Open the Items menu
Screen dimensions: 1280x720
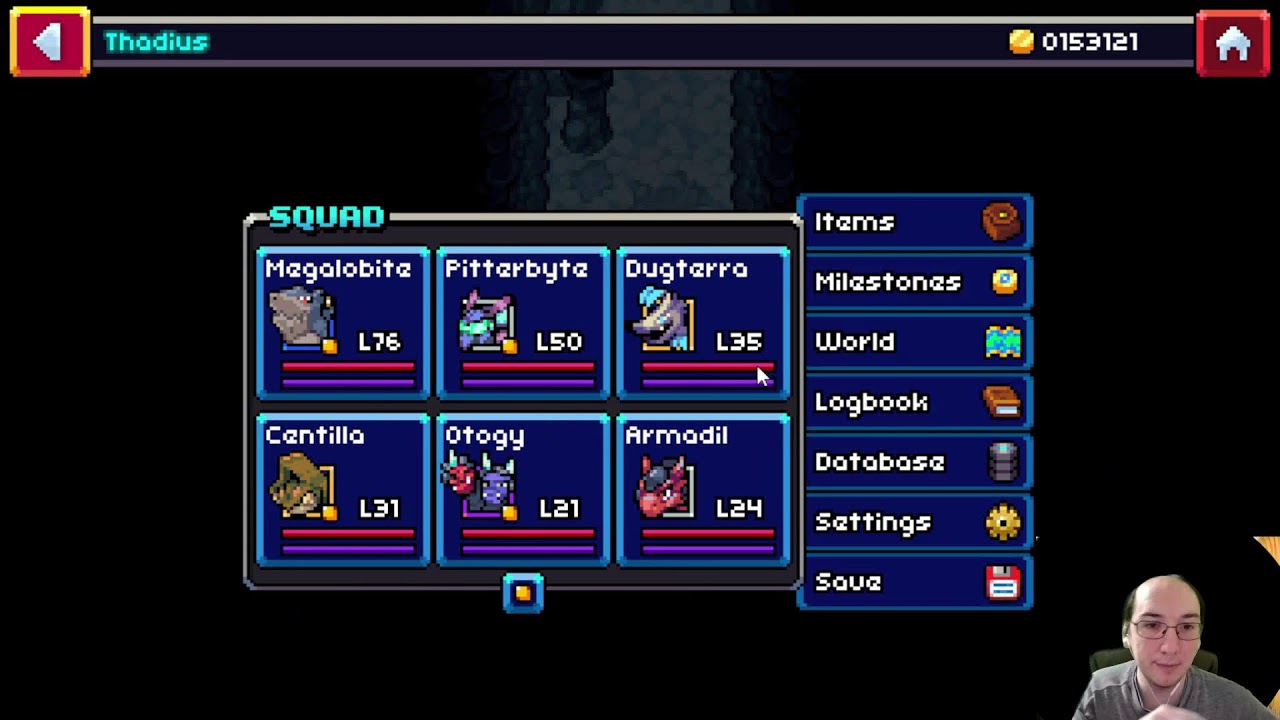(915, 222)
